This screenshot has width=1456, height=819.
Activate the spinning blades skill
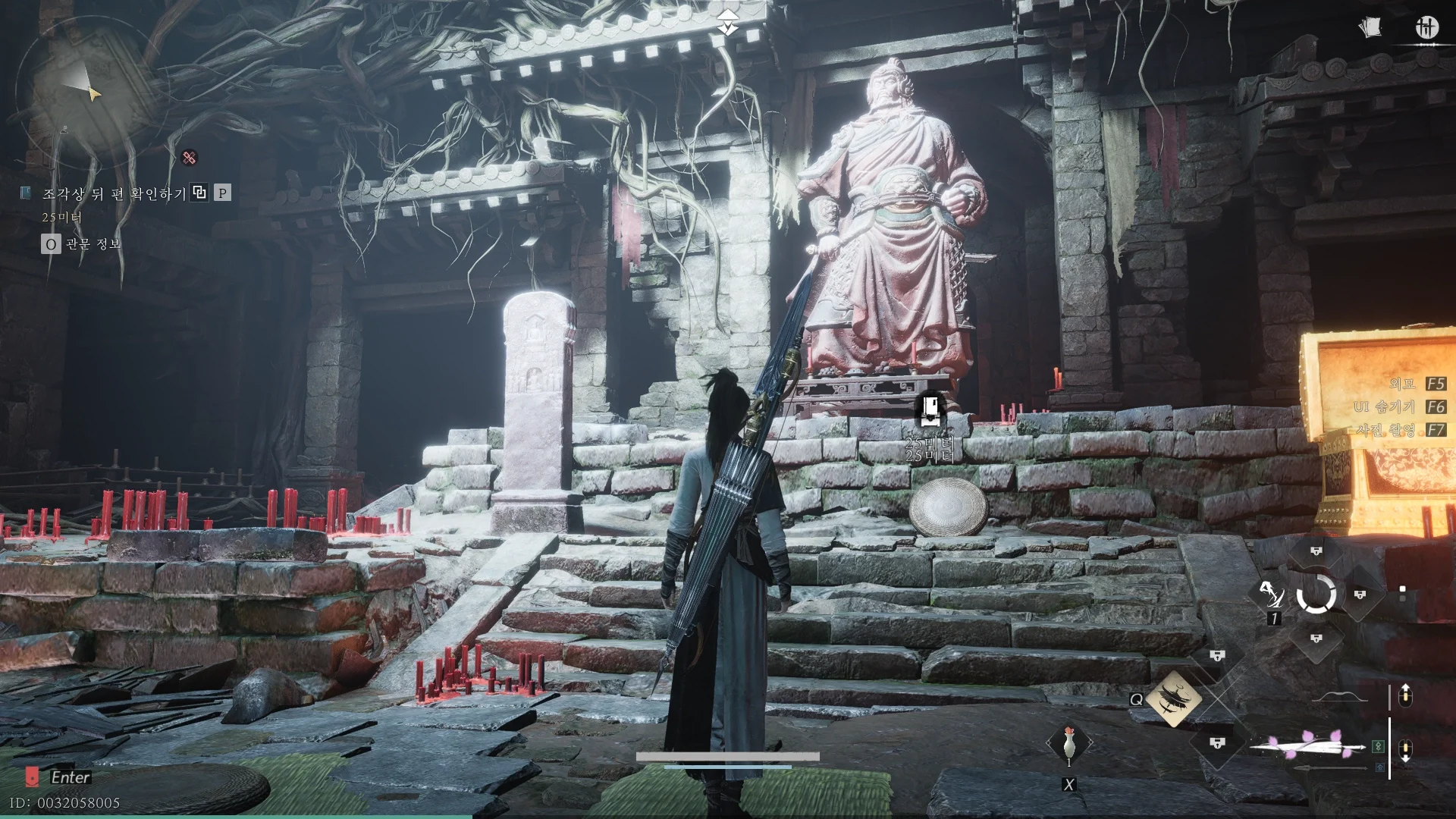pyautogui.click(x=1172, y=697)
